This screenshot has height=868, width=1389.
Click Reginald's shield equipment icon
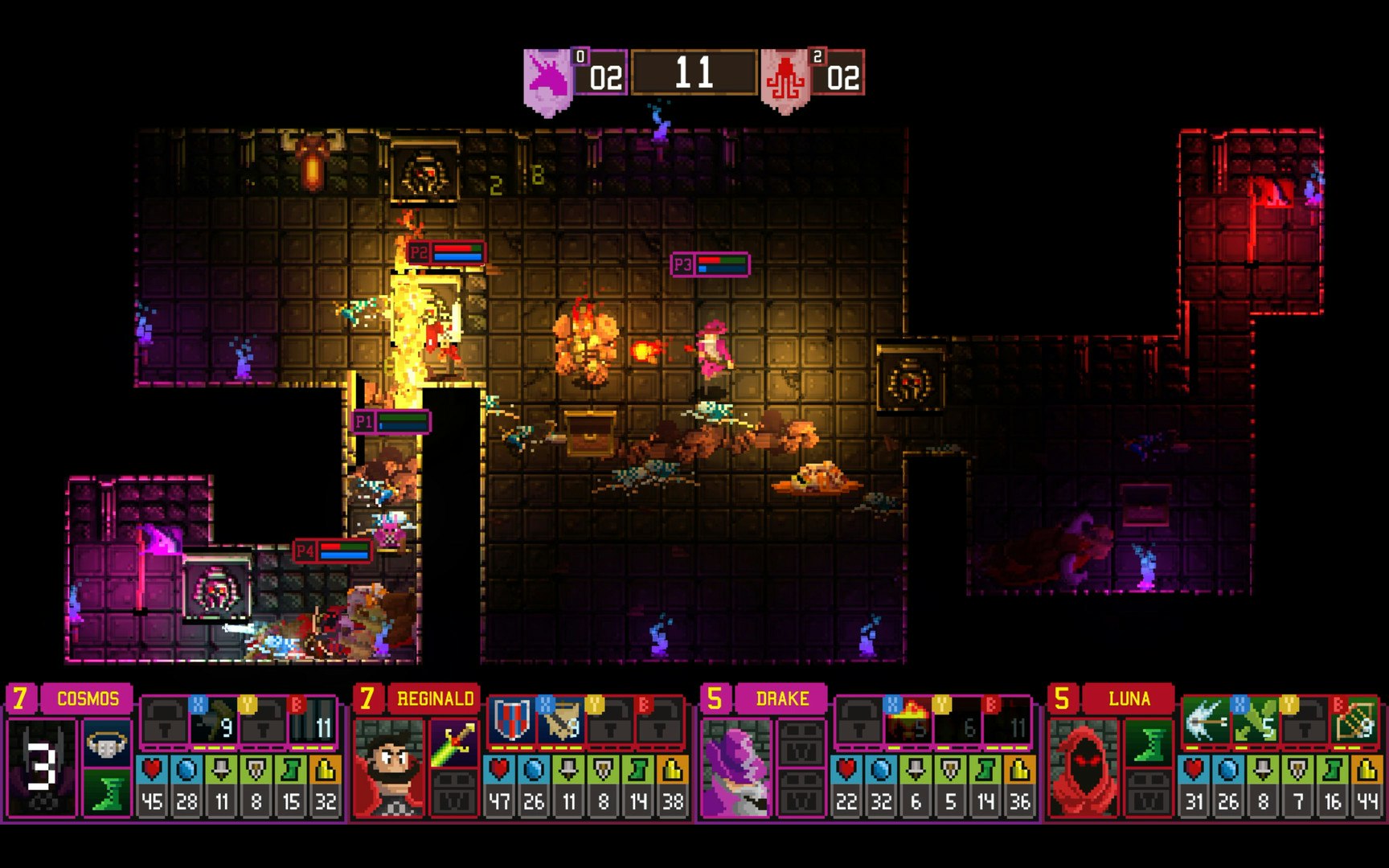(x=511, y=721)
